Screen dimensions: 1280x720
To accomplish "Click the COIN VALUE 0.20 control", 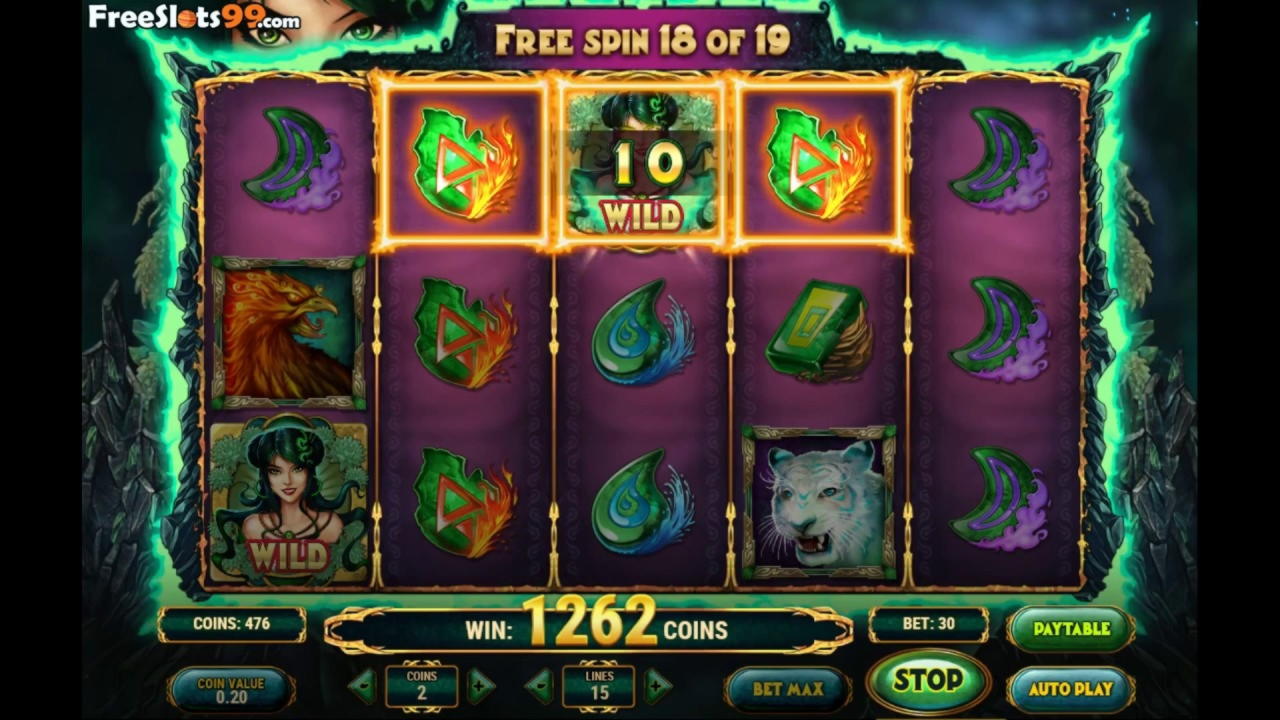I will point(232,687).
